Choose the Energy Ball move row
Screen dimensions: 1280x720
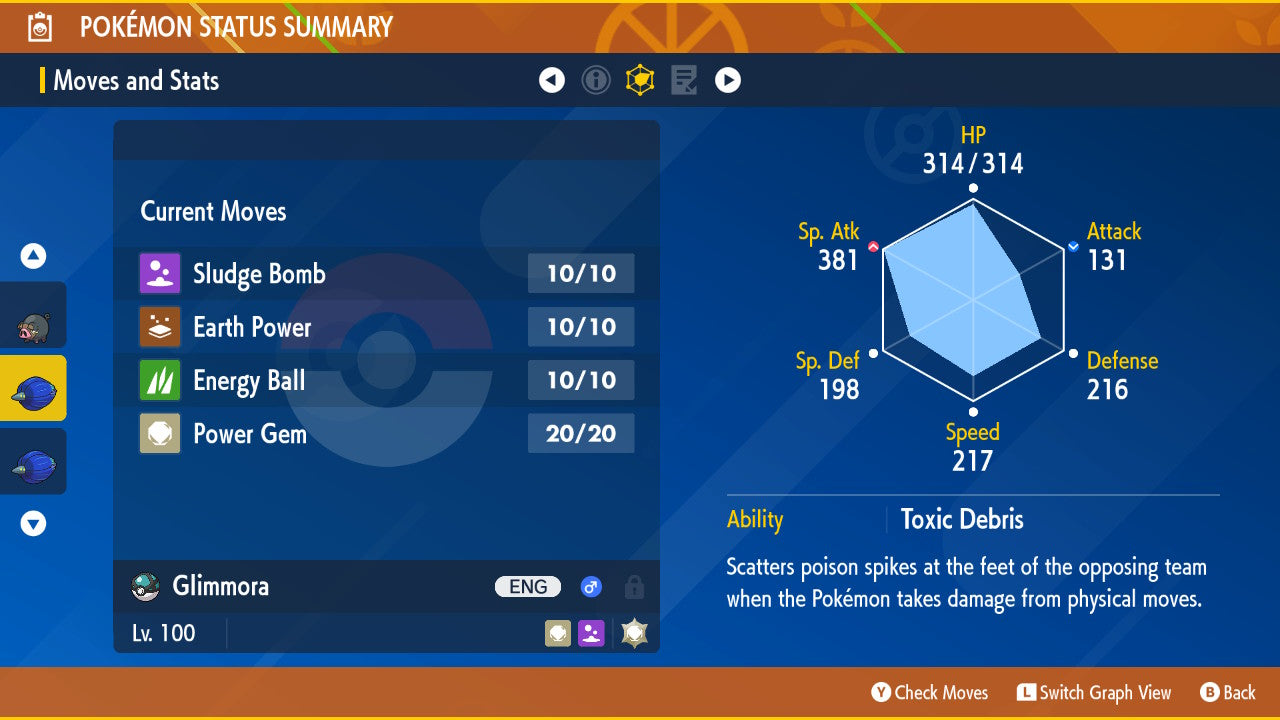pyautogui.click(x=386, y=381)
